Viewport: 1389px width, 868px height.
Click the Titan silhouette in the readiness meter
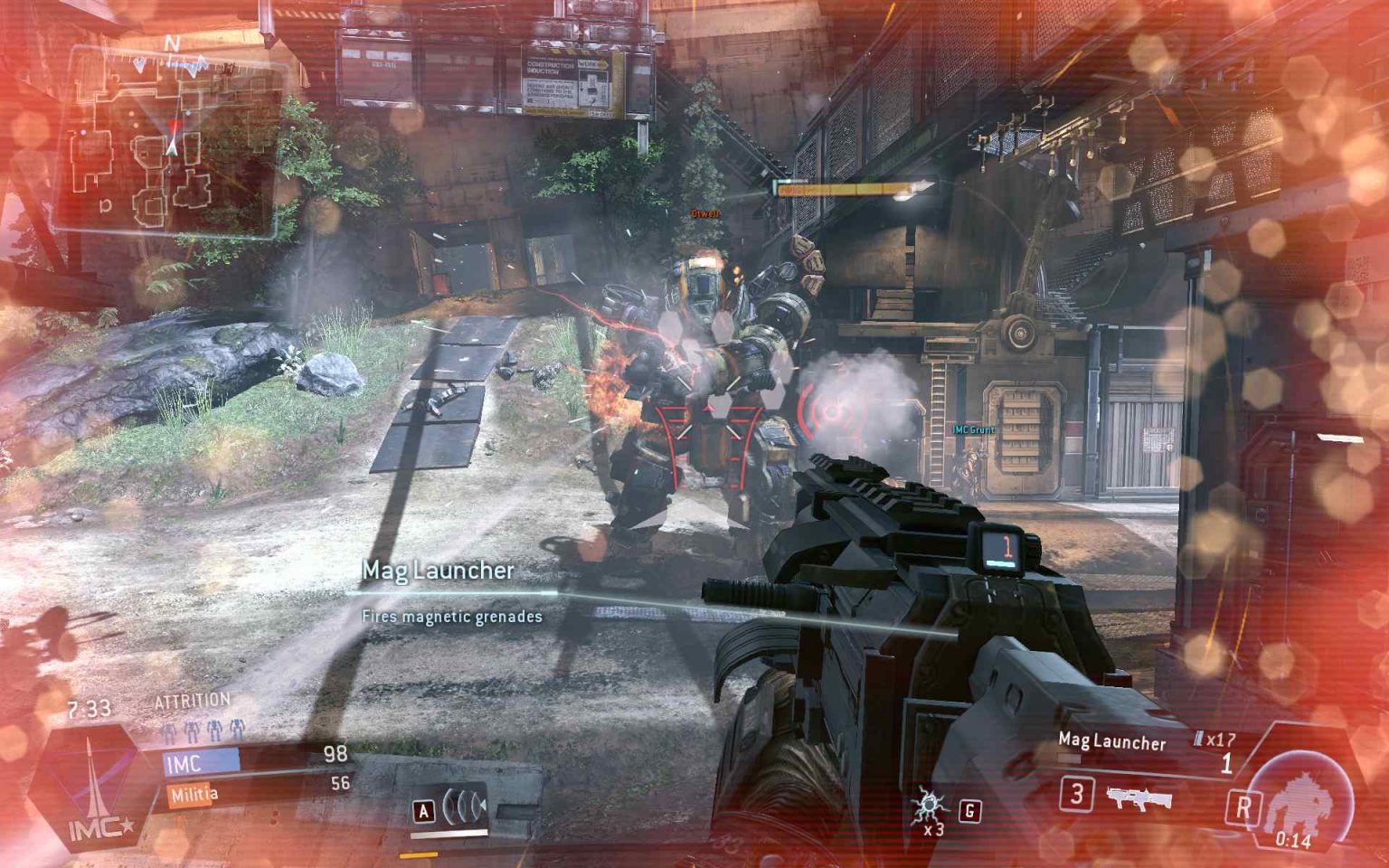1302,802
